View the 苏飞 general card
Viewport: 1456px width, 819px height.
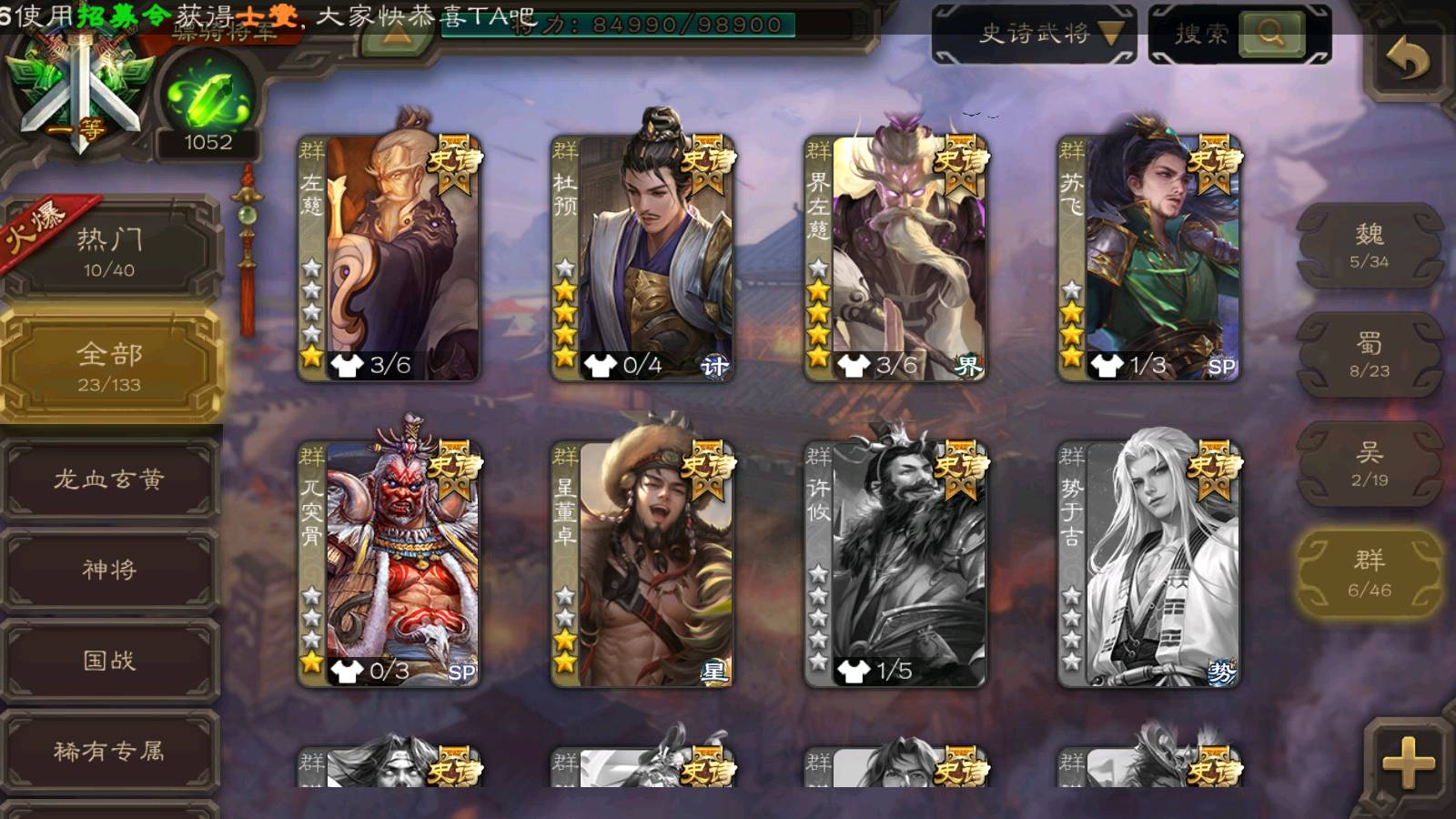click(x=1148, y=258)
